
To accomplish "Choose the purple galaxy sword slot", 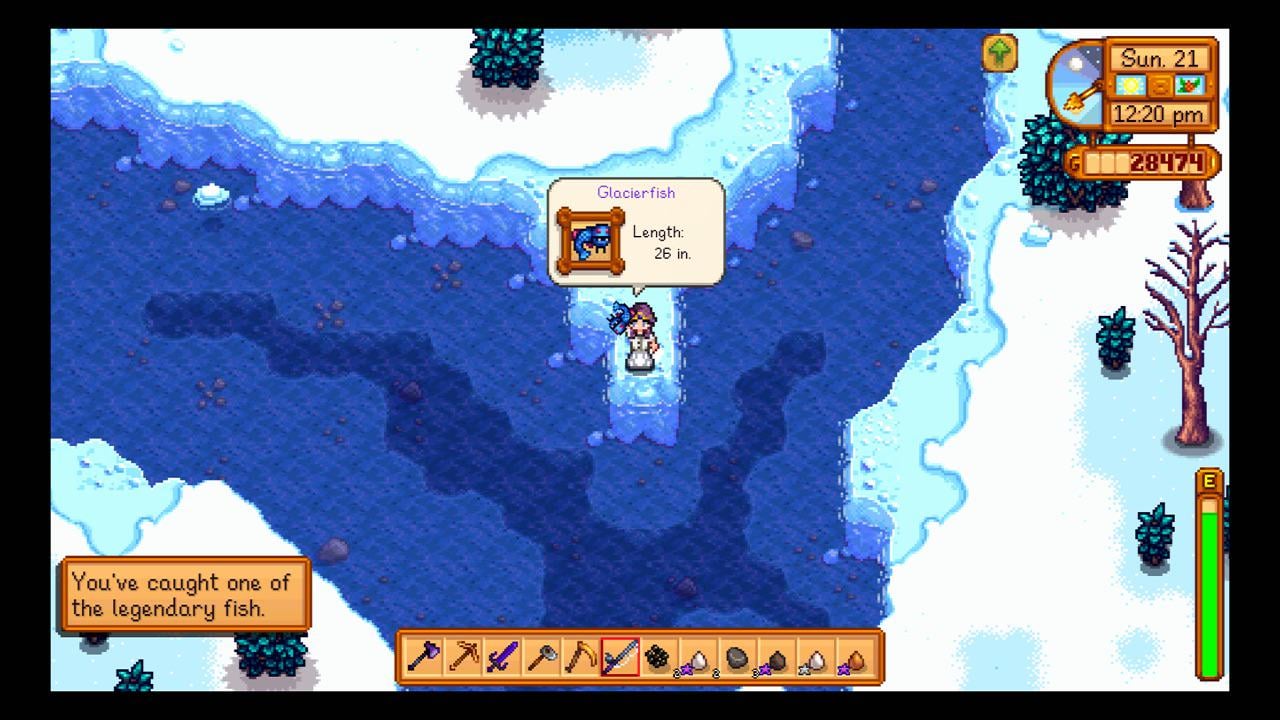I will point(501,657).
